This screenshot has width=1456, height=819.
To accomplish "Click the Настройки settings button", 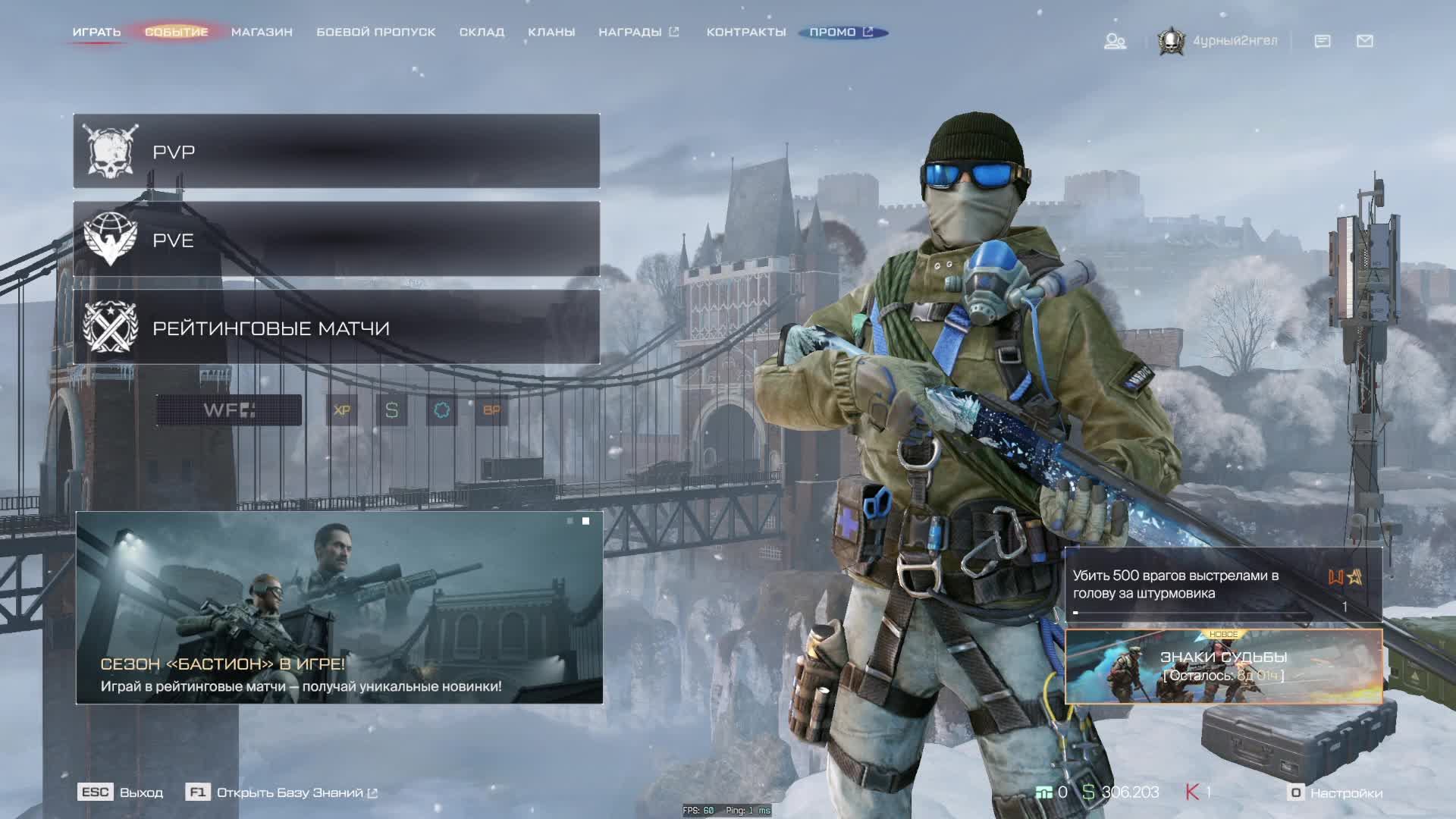I will [1336, 792].
